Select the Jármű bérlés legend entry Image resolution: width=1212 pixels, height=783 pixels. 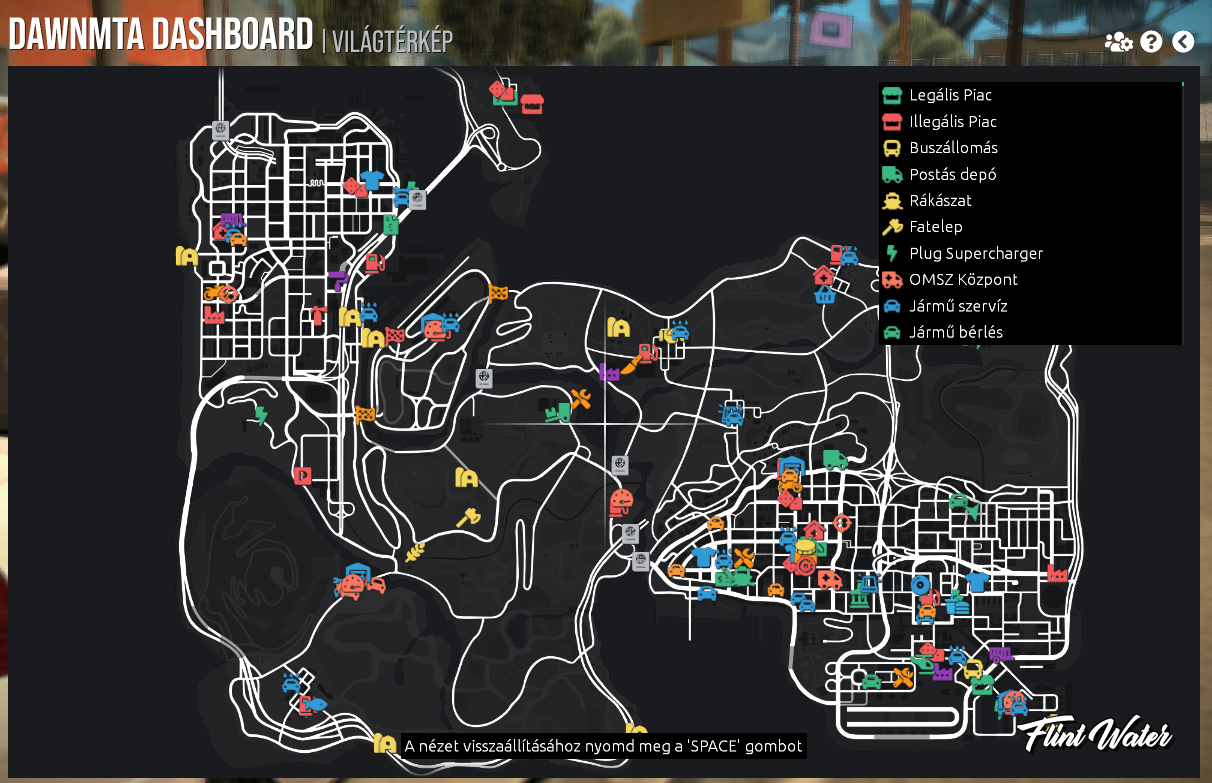point(955,332)
